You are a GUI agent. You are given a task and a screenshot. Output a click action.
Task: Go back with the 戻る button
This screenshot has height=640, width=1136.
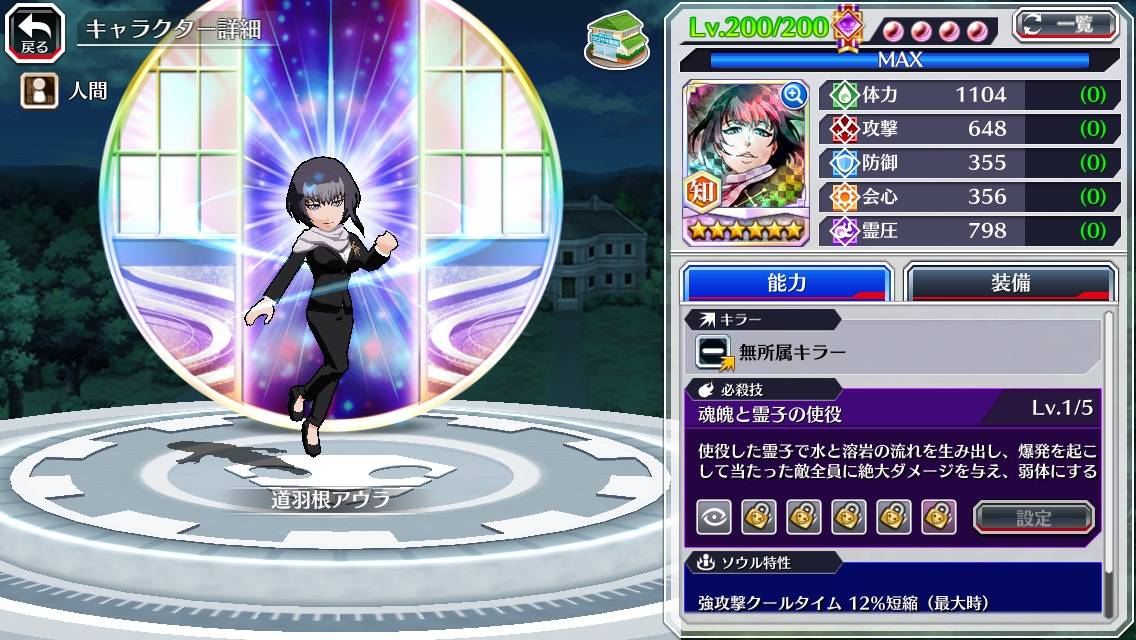pyautogui.click(x=33, y=31)
